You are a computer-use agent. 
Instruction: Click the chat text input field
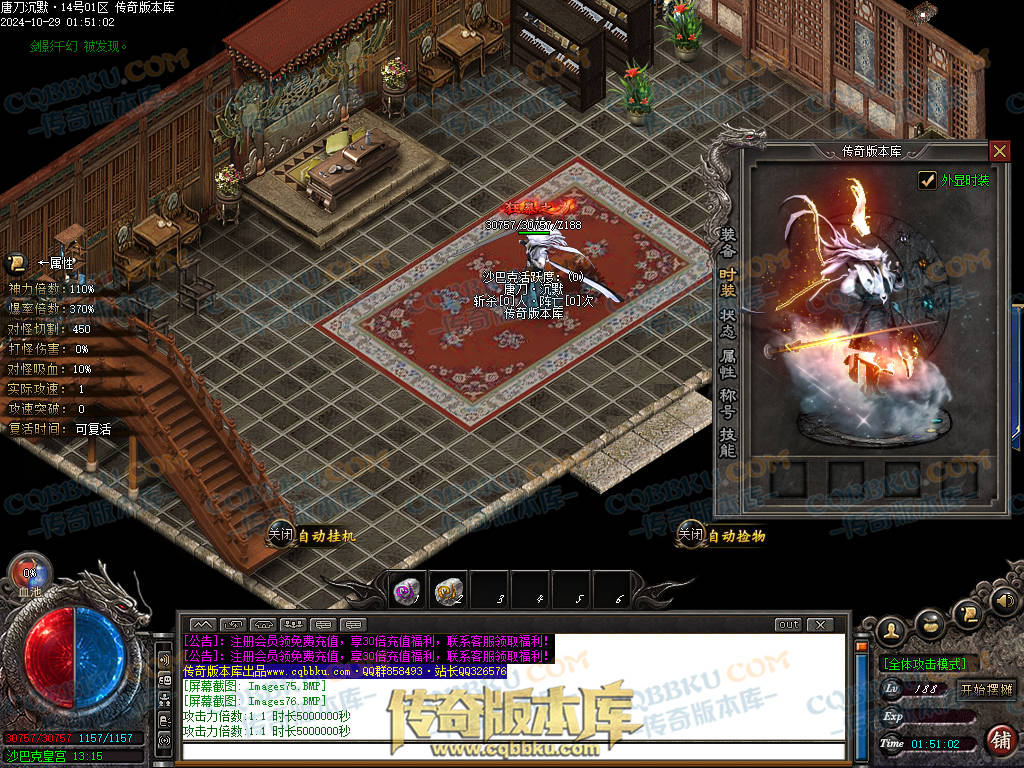[x=510, y=751]
